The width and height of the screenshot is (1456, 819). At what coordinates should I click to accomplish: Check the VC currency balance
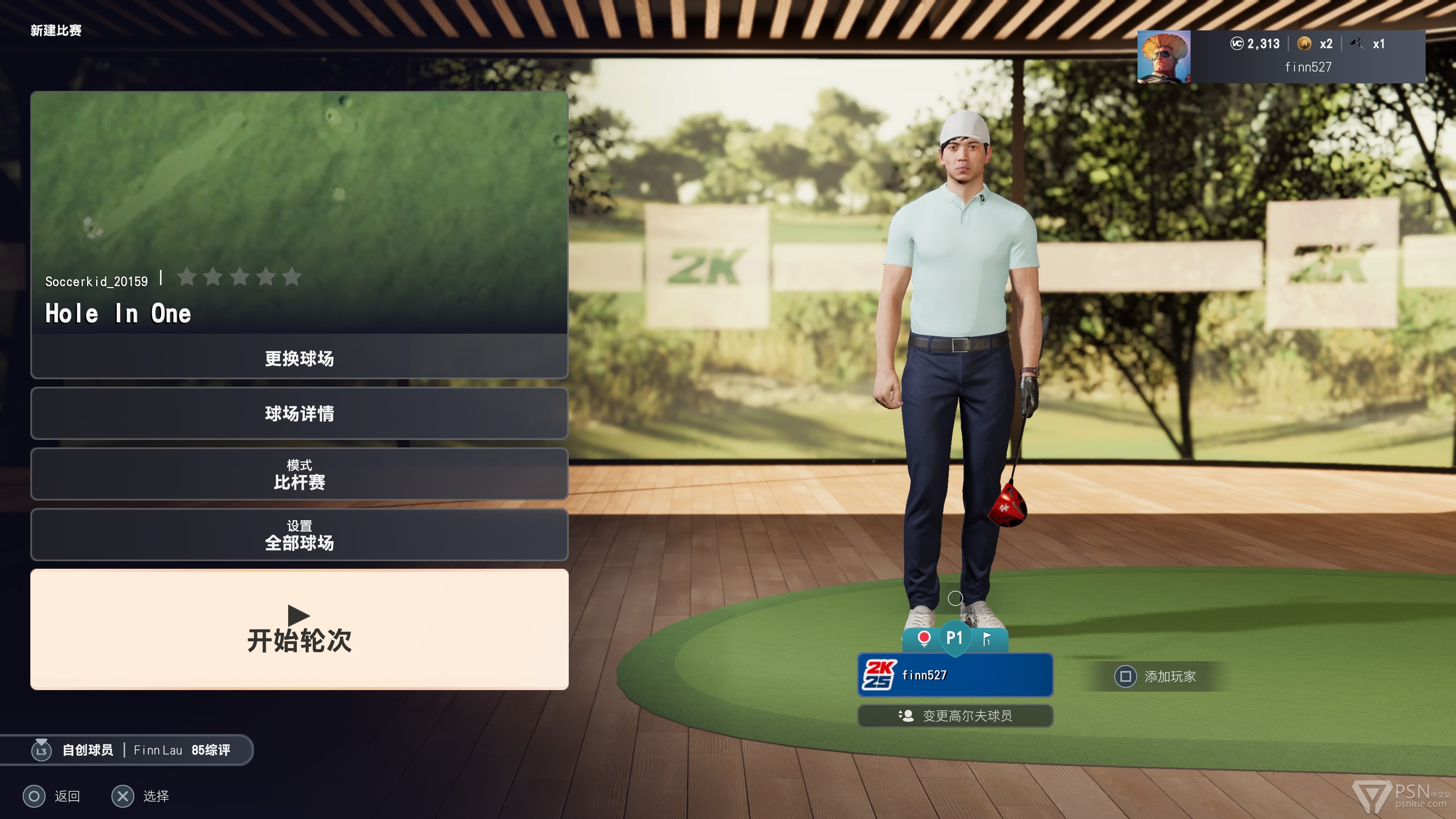(1255, 44)
